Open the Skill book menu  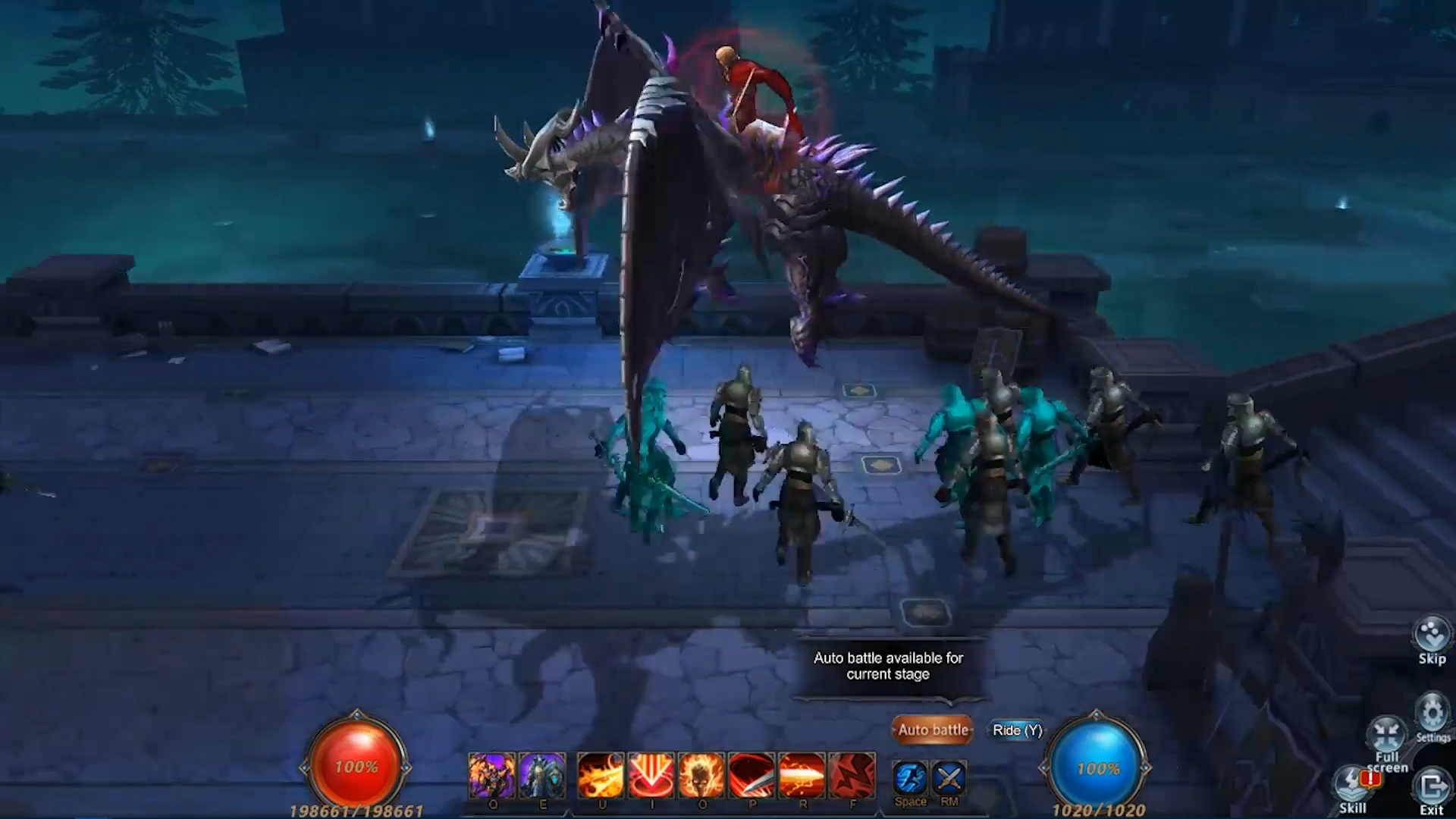1354,789
